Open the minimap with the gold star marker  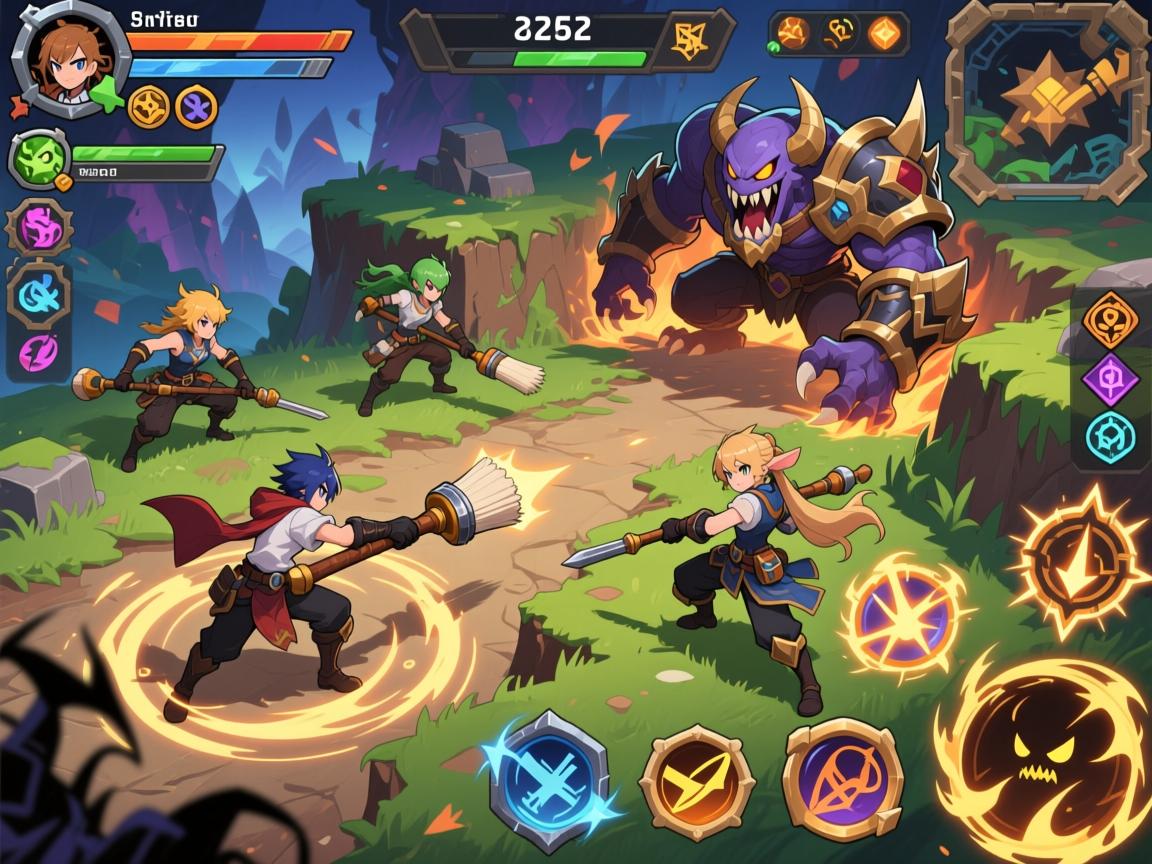pos(1047,101)
